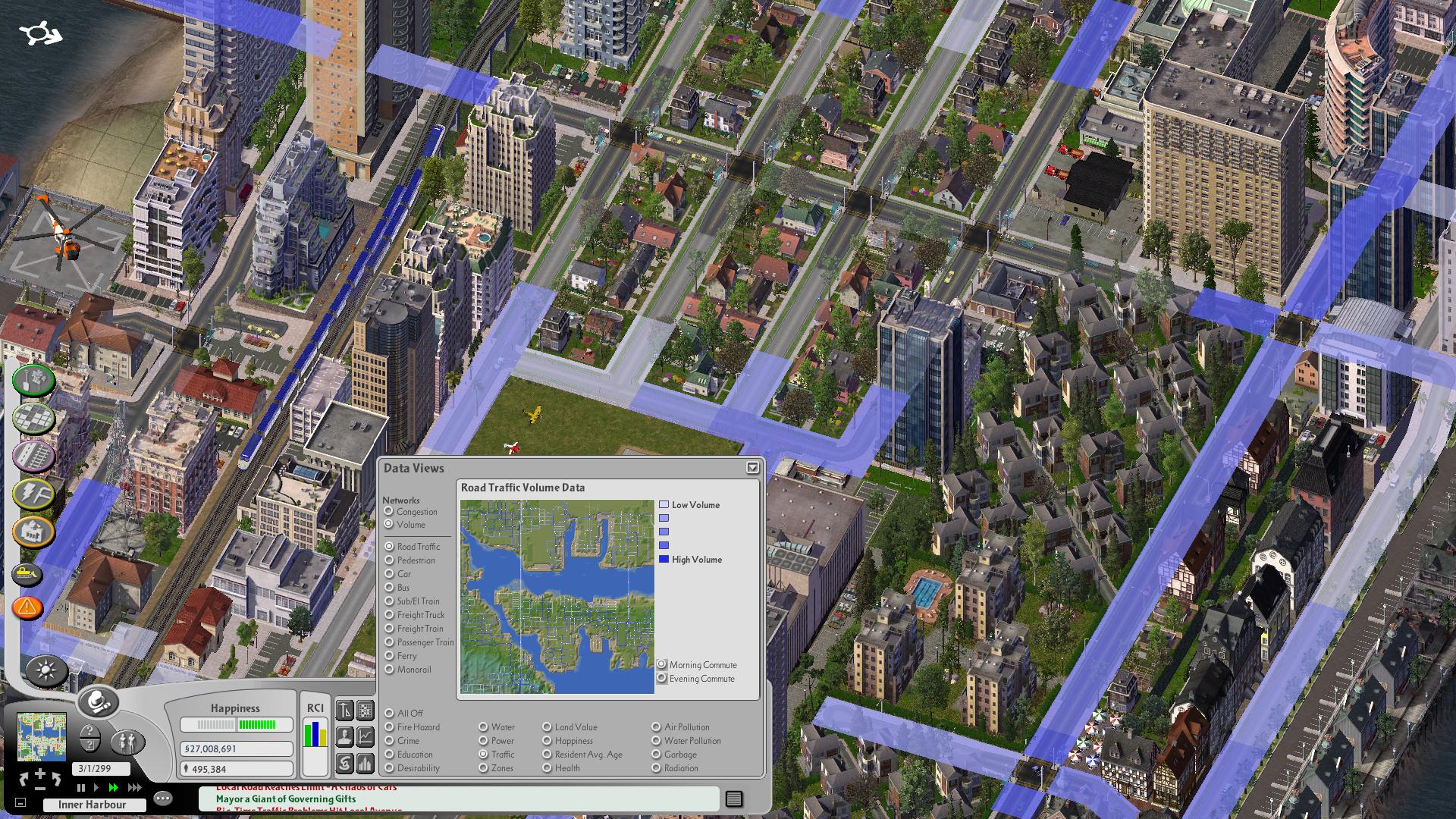This screenshot has width=1456, height=819.
Task: Open the news ticker message list
Action: pos(733,799)
